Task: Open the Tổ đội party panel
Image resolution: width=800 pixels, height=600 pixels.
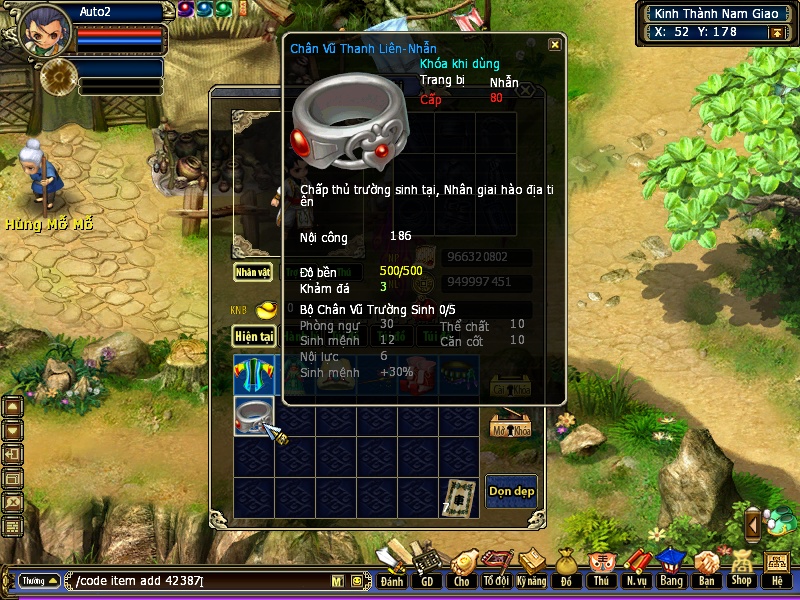Action: click(495, 567)
